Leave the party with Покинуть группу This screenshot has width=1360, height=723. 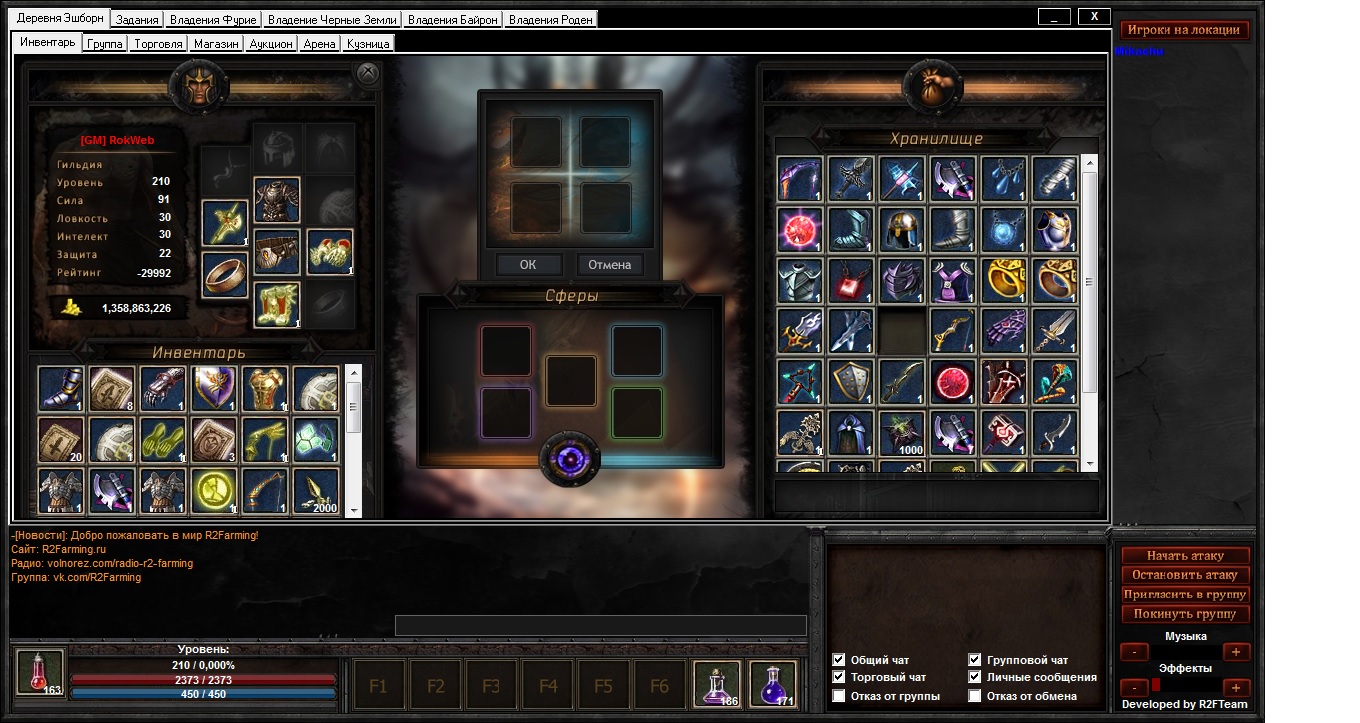click(1185, 614)
